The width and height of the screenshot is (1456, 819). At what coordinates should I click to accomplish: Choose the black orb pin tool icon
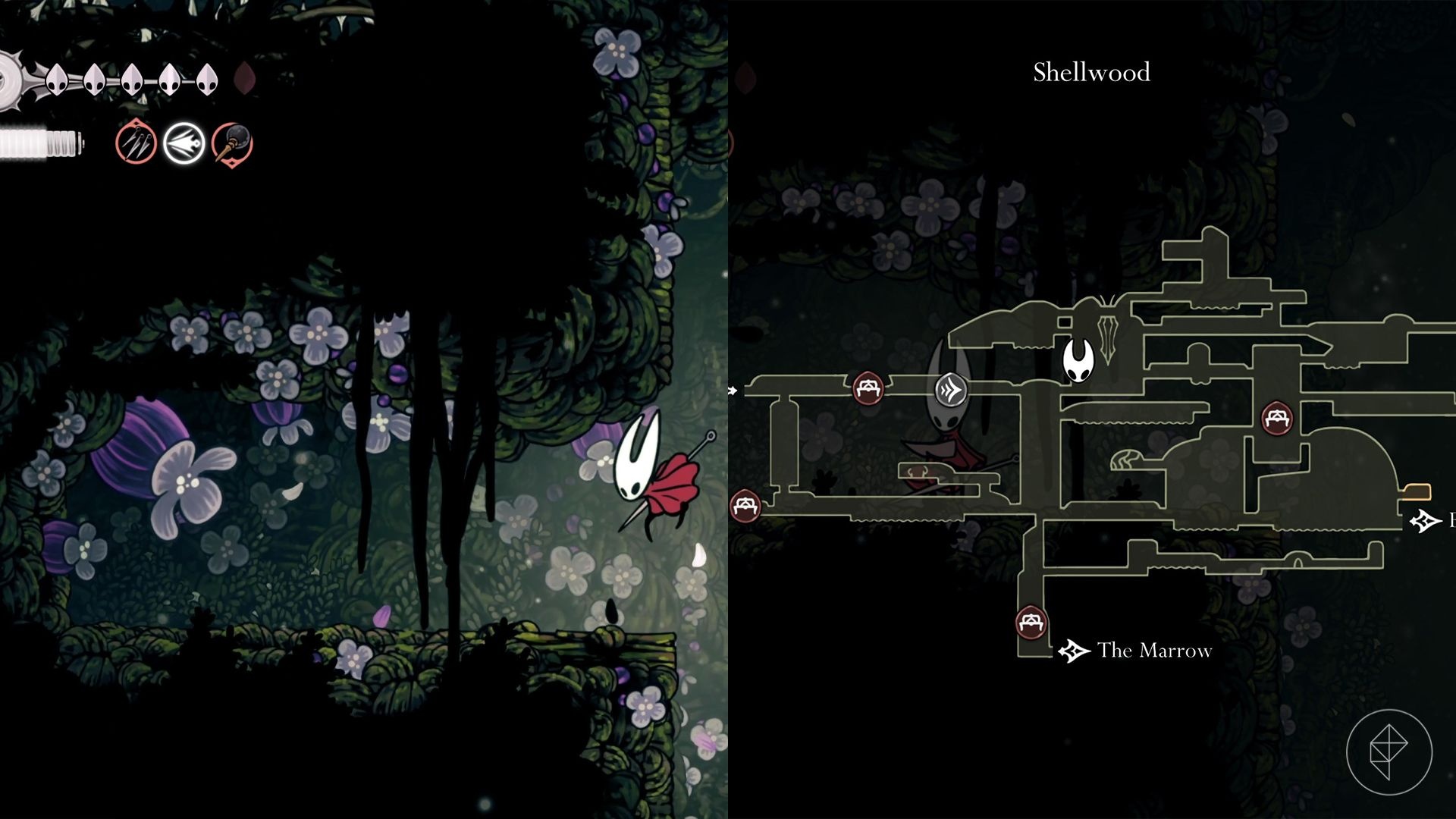[232, 143]
